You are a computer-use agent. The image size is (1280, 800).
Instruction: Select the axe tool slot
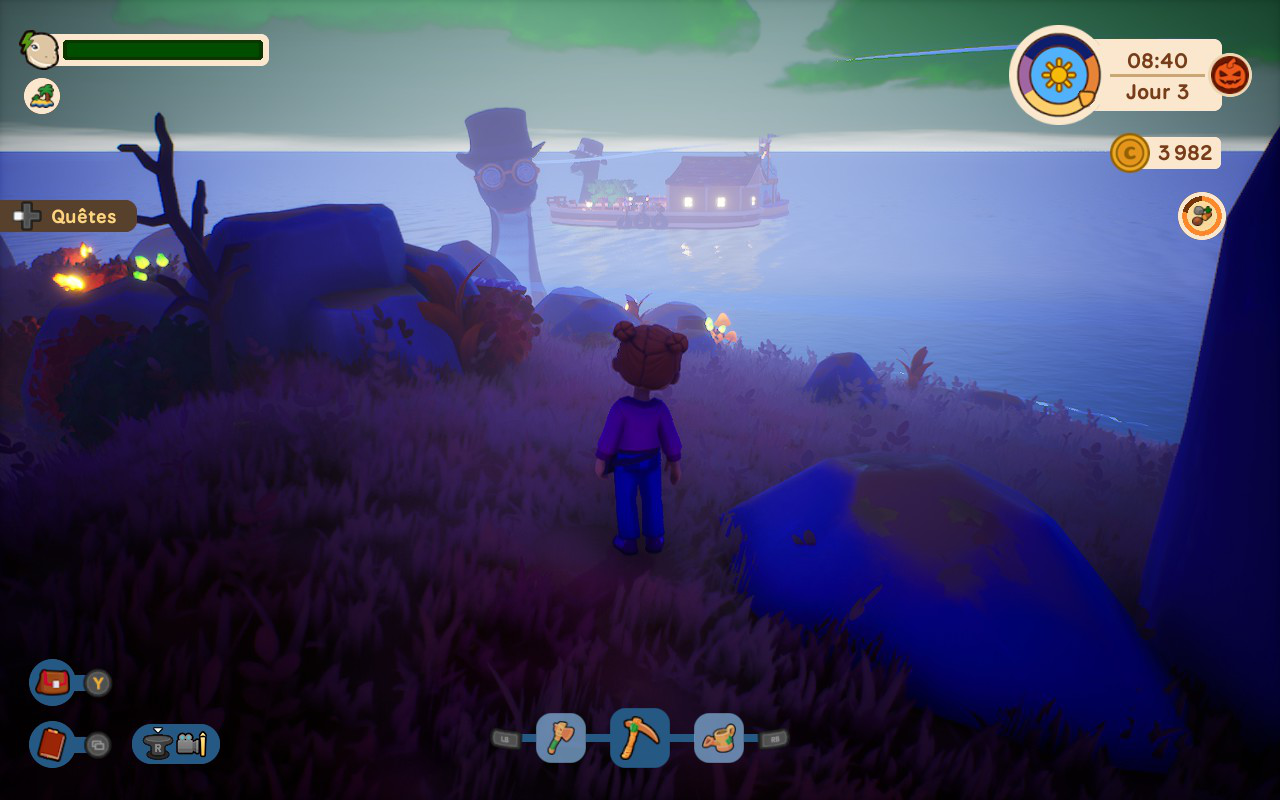[x=561, y=738]
